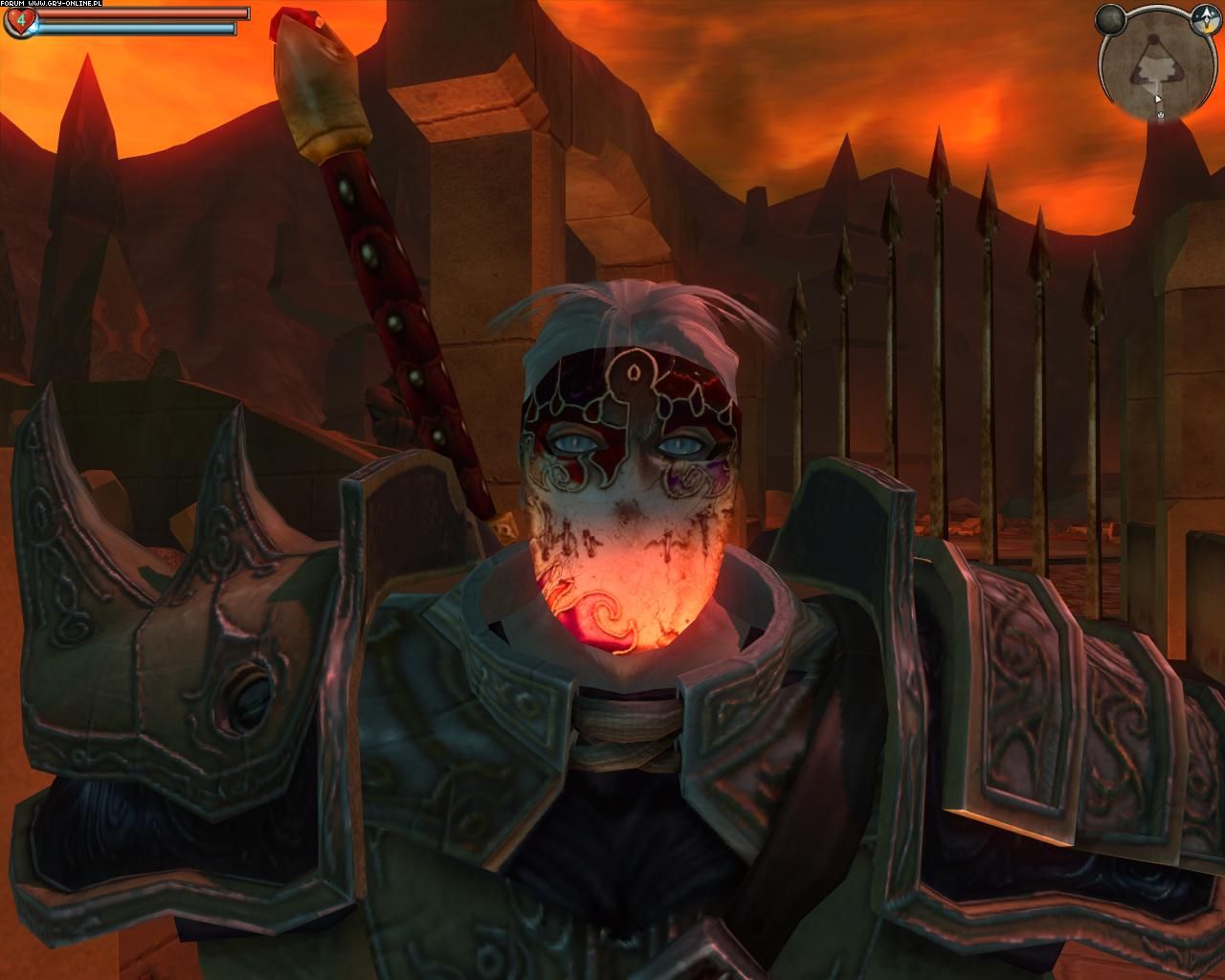
Task: Click the dark orb on the minimap frame
Action: pos(1110,18)
